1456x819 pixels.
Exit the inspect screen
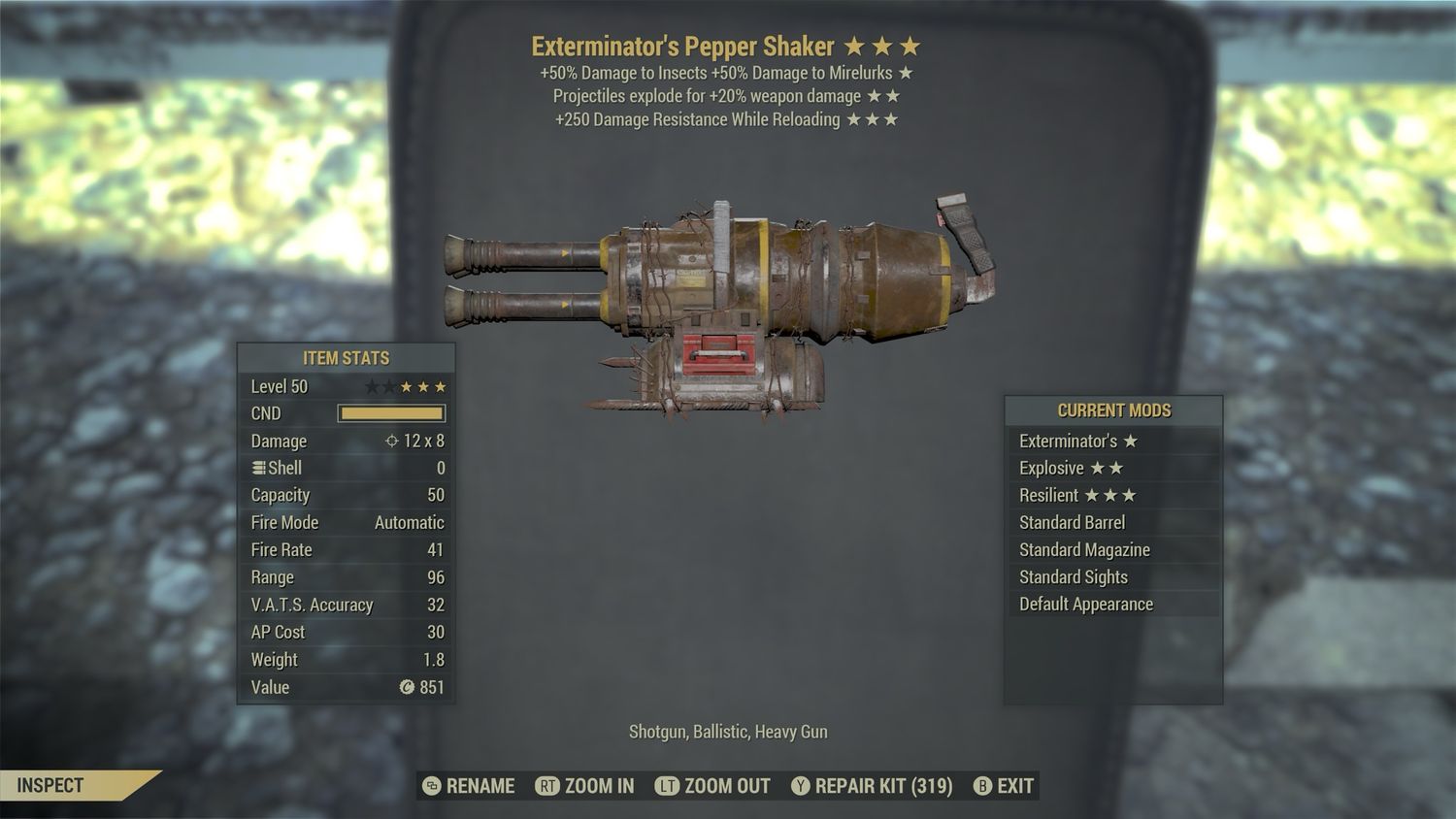click(x=1004, y=786)
